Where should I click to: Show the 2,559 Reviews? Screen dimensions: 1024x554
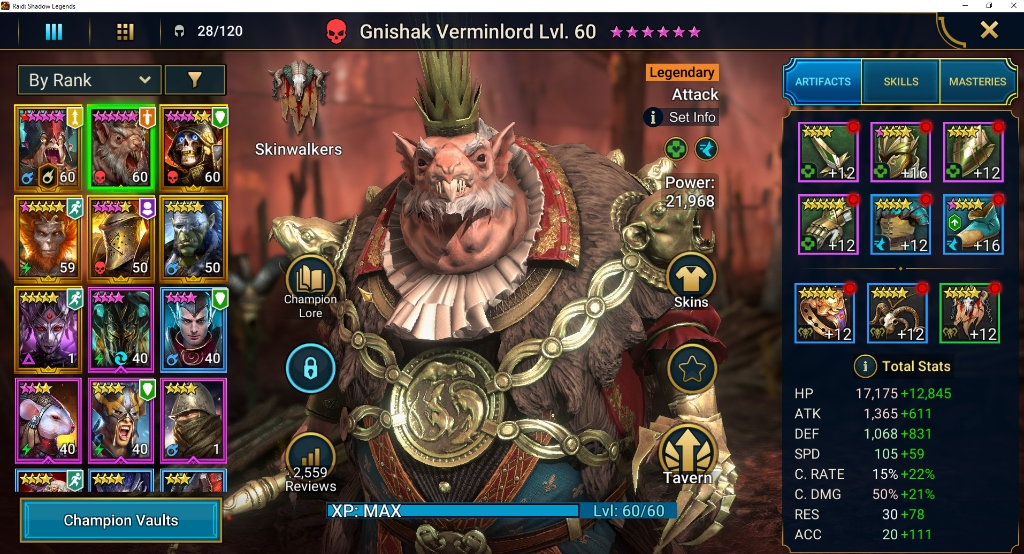310,465
